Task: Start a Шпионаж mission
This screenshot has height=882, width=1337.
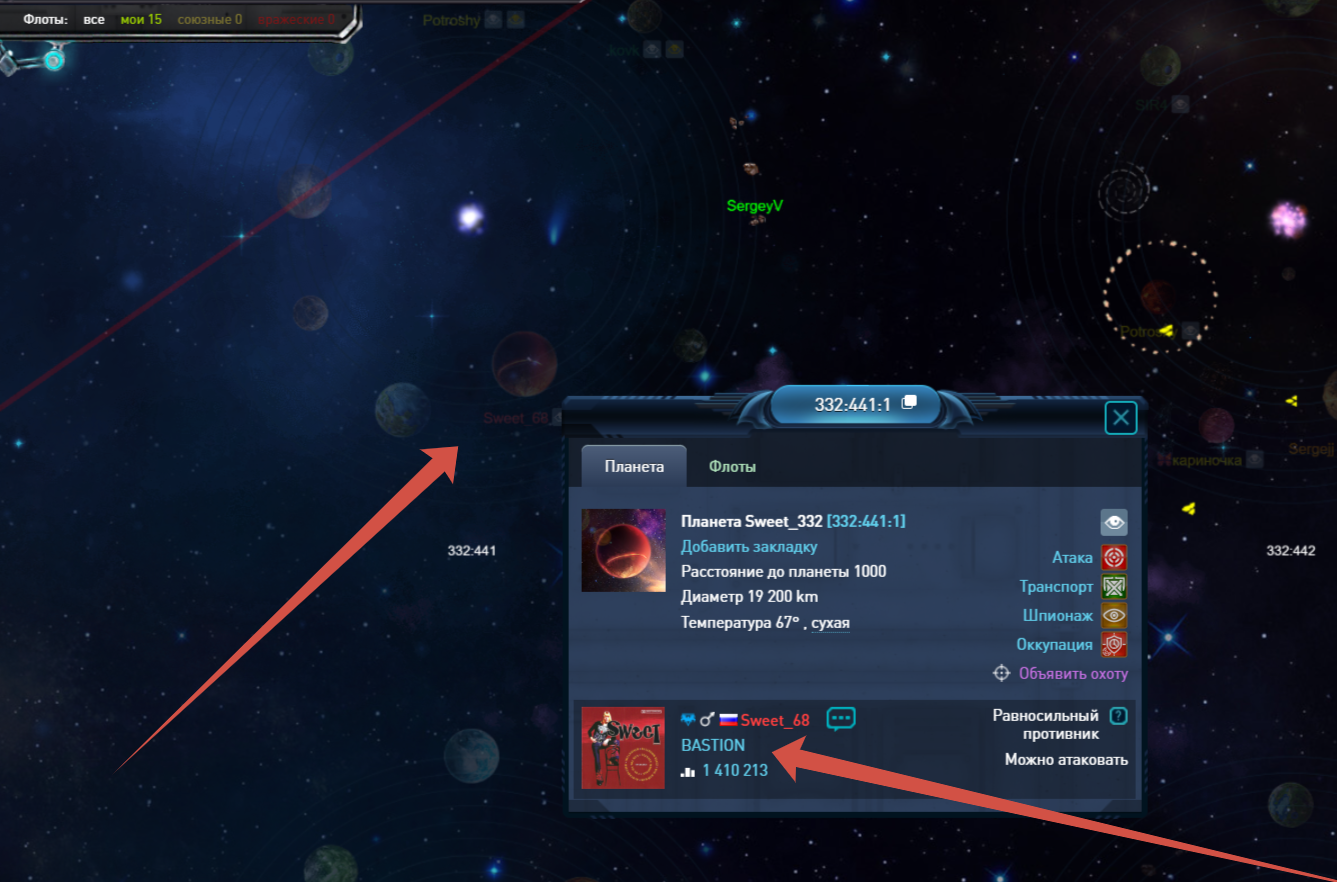Action: point(1114,616)
